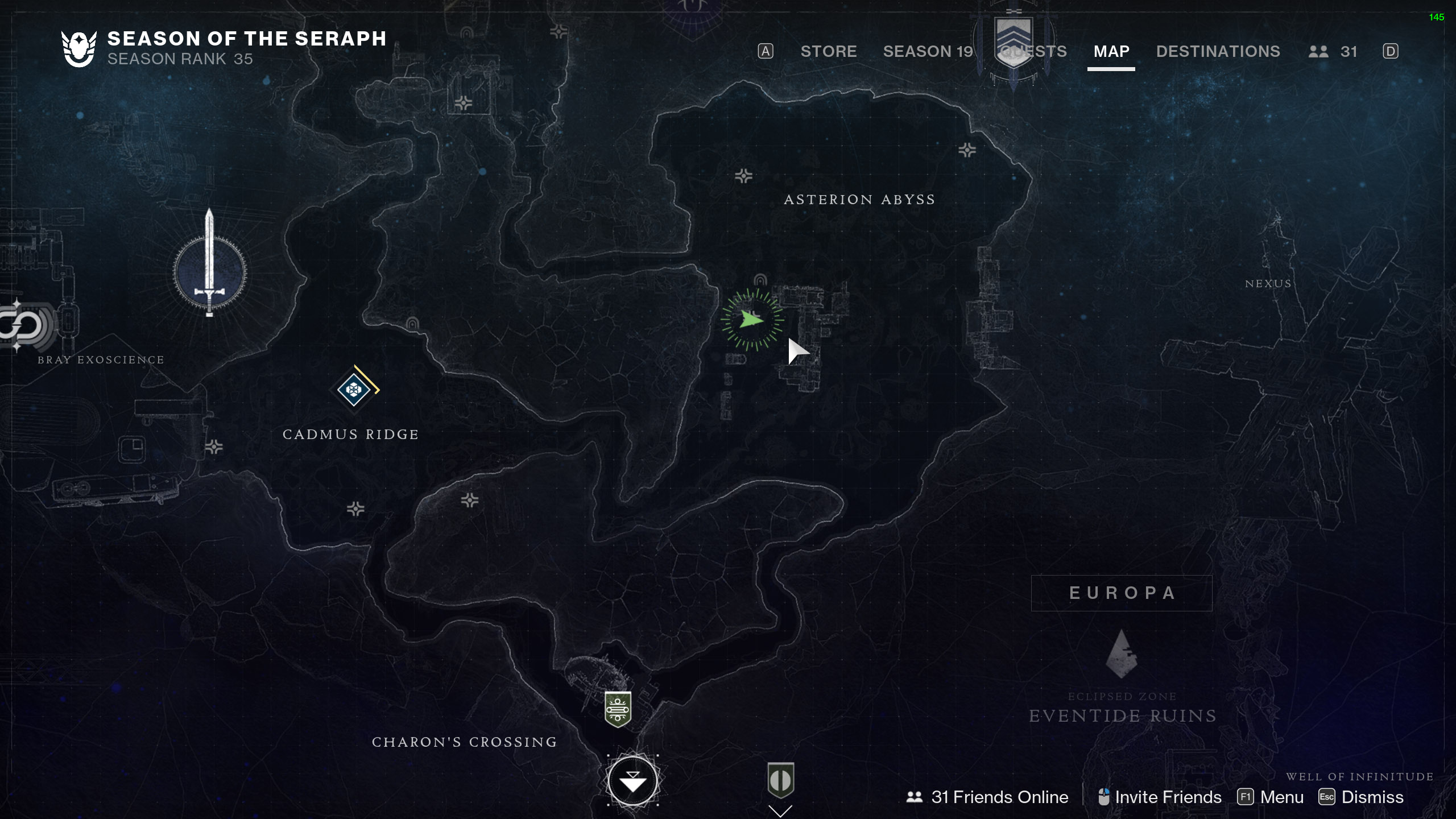Choose the Charon's Crossing landing zone circle
This screenshot has height=819, width=1456.
click(632, 781)
